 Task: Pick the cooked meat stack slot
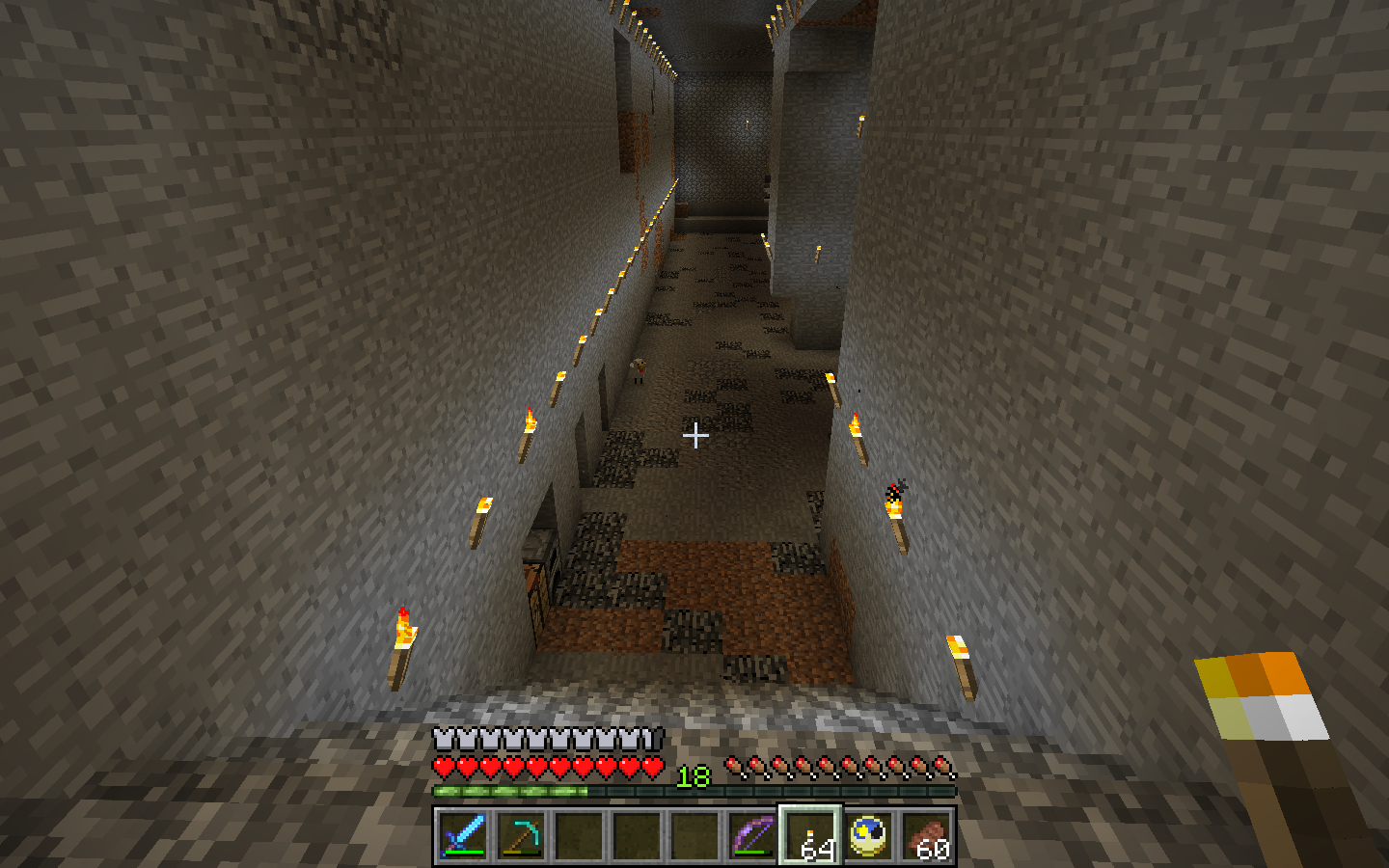tap(926, 834)
